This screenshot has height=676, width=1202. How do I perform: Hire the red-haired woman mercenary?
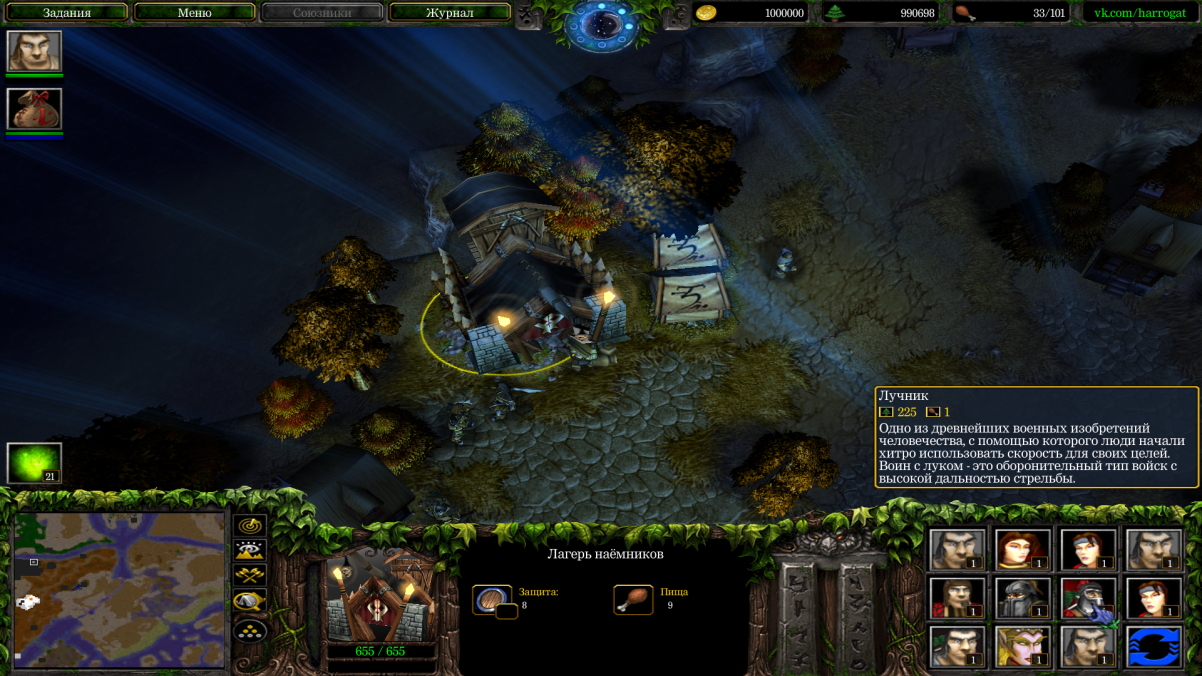click(1023, 549)
